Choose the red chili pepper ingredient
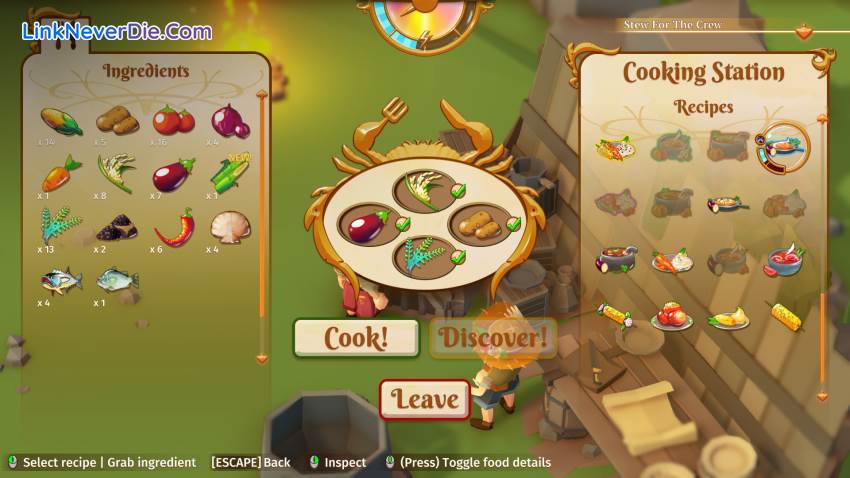This screenshot has height=478, width=850. point(173,227)
